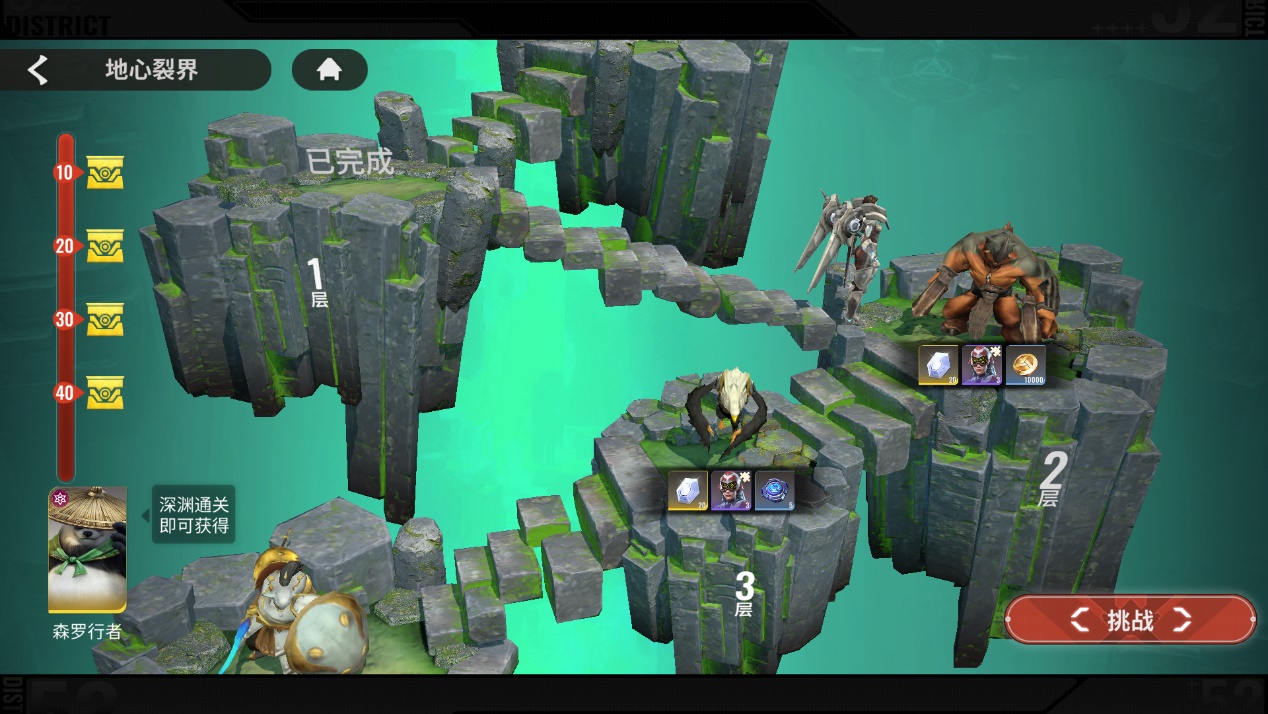Inspect the 10000 gold coin reward icon

1026,366
